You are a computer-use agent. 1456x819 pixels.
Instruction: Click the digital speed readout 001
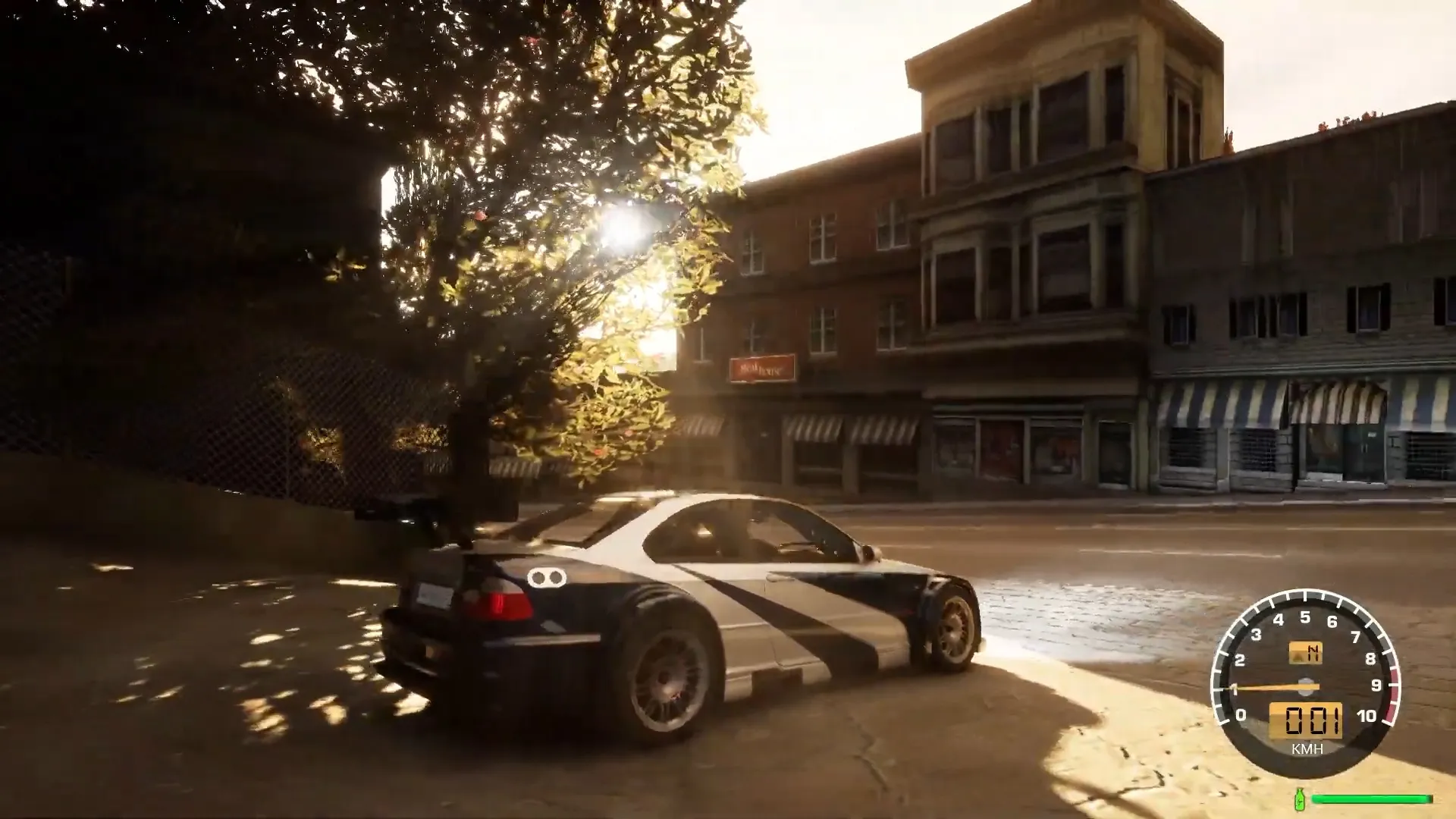click(x=1306, y=719)
